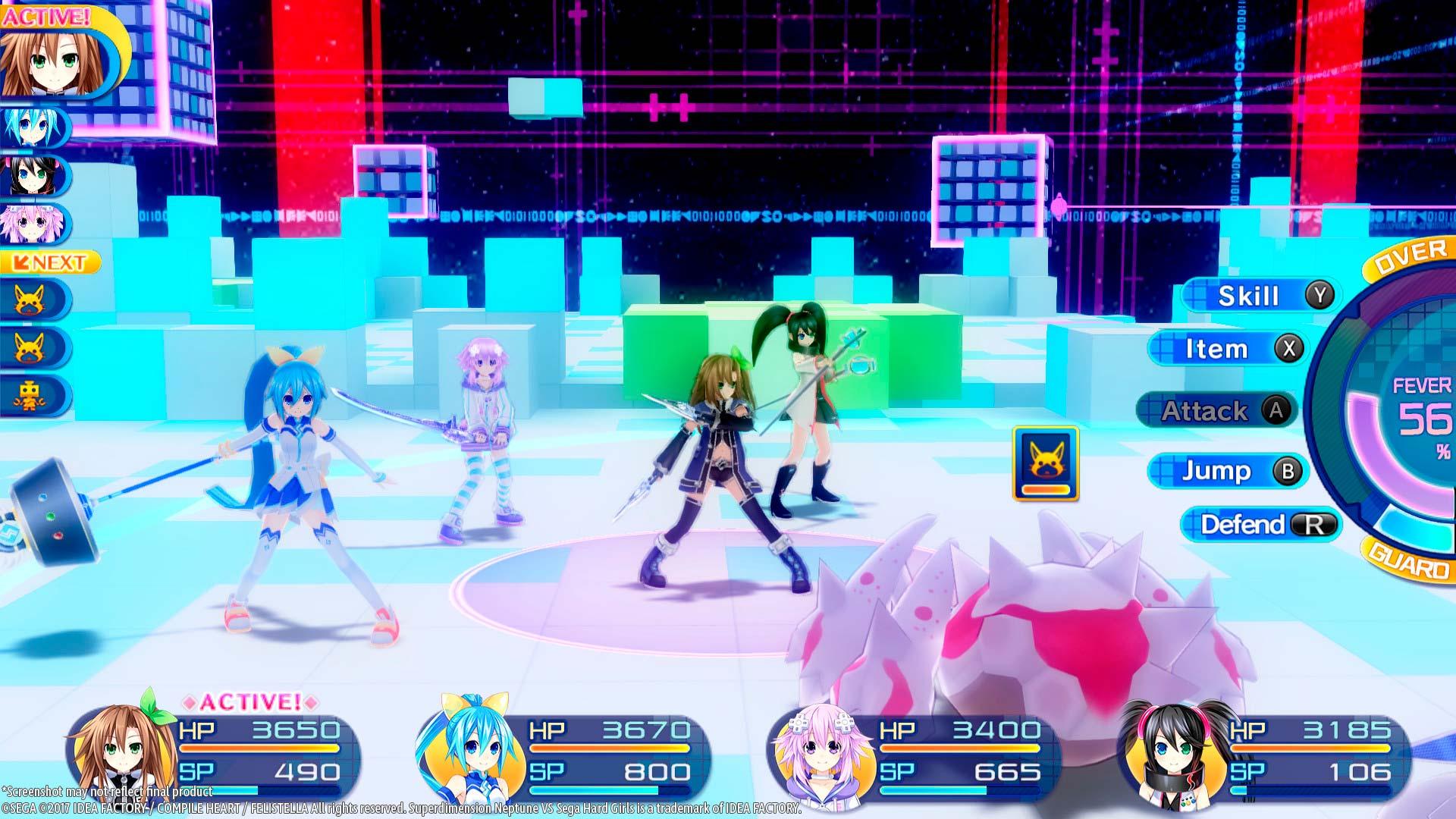The height and width of the screenshot is (819, 1456).
Task: Open the Item command
Action: tap(1227, 349)
